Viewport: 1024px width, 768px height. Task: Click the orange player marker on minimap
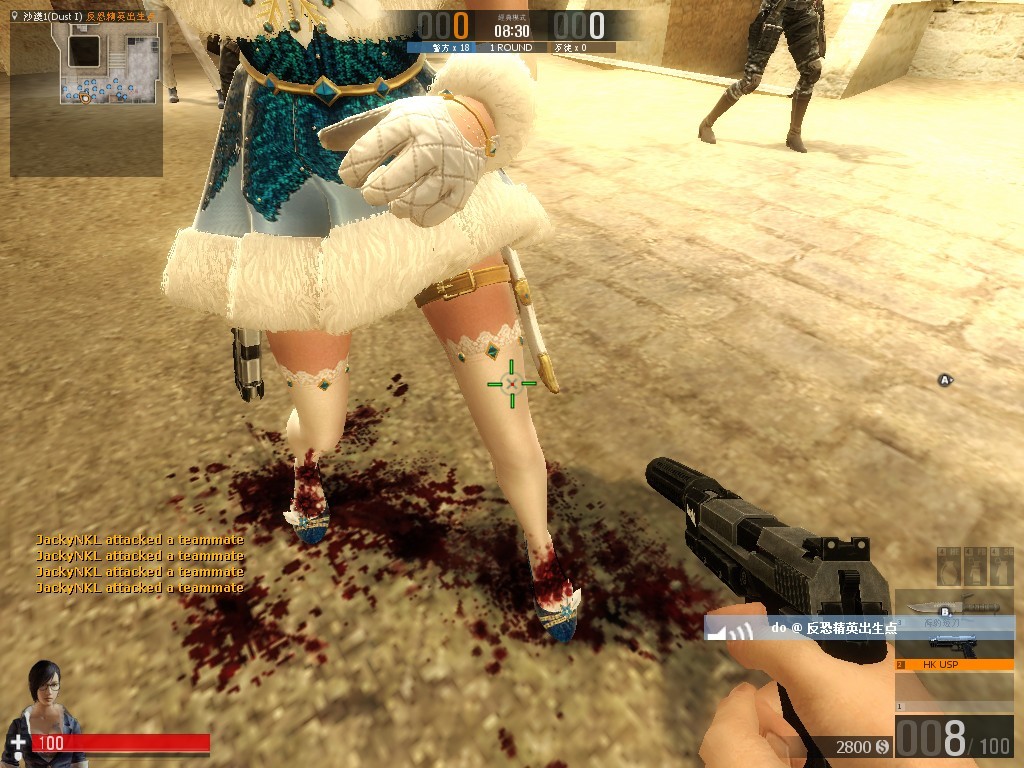tap(85, 98)
